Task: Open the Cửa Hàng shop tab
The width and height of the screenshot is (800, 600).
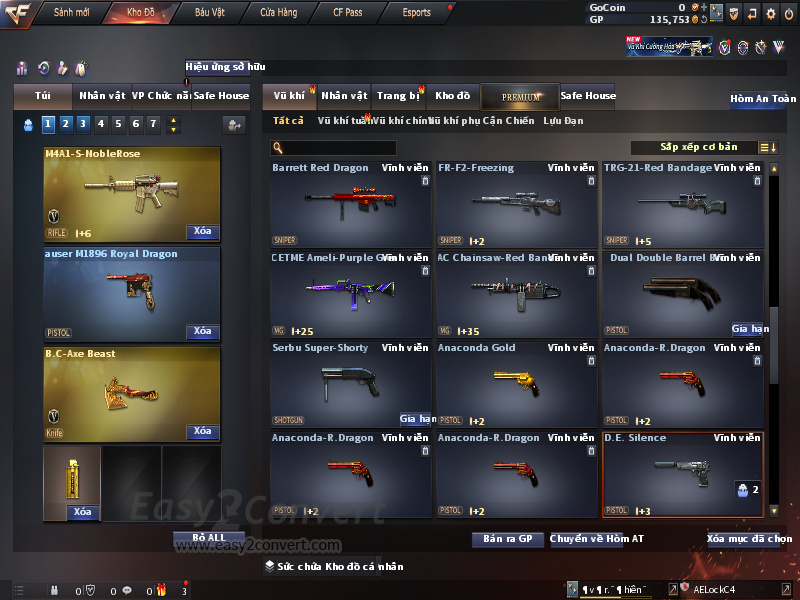Action: (278, 13)
